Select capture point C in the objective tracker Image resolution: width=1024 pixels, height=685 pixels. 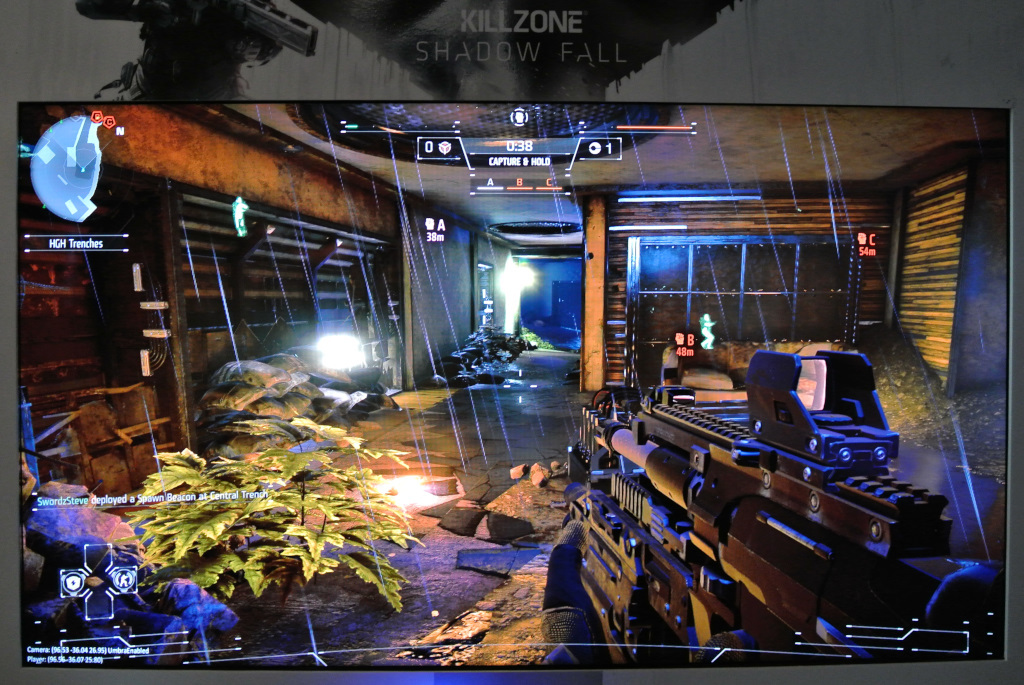[x=548, y=183]
